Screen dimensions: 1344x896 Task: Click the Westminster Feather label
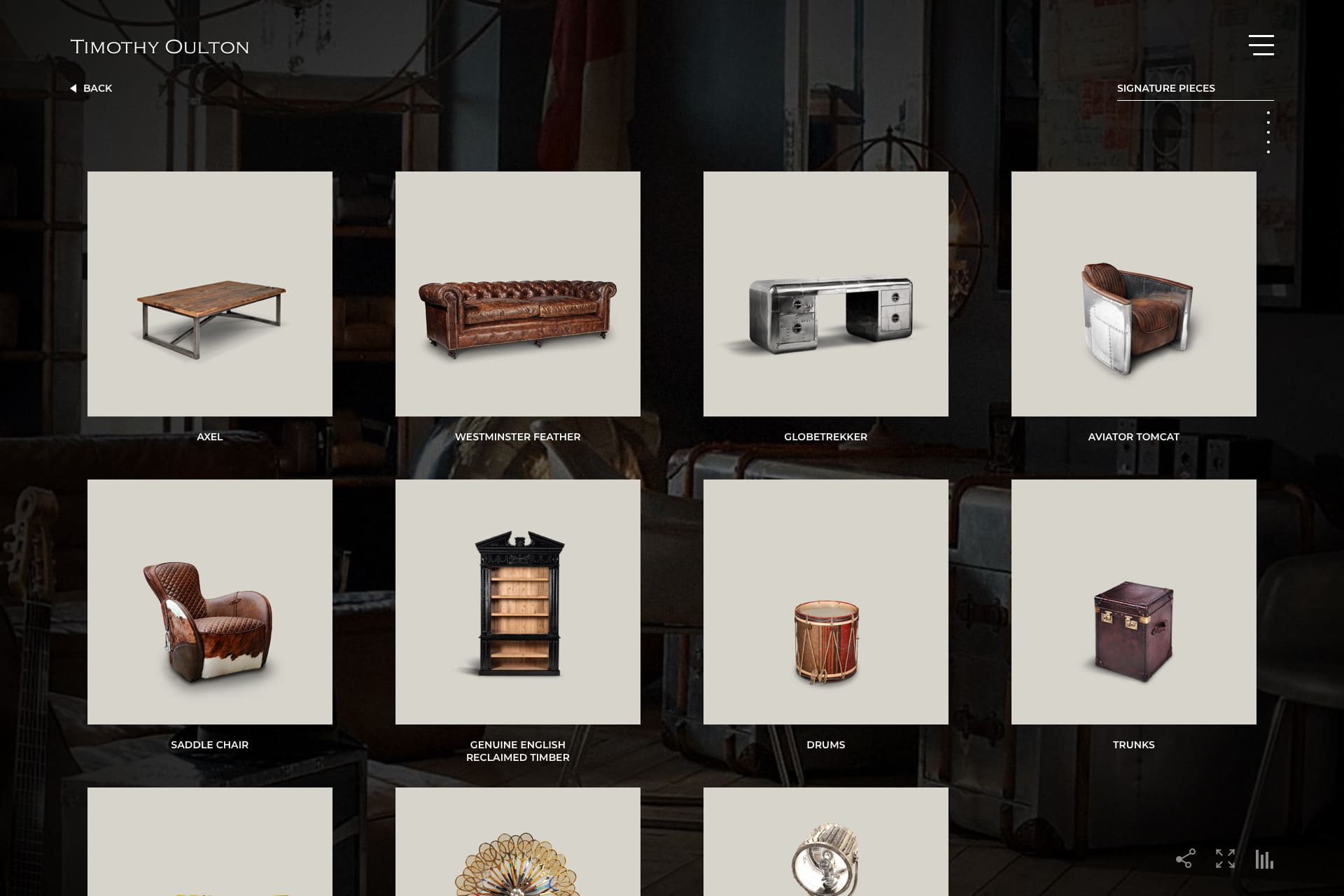(x=518, y=437)
